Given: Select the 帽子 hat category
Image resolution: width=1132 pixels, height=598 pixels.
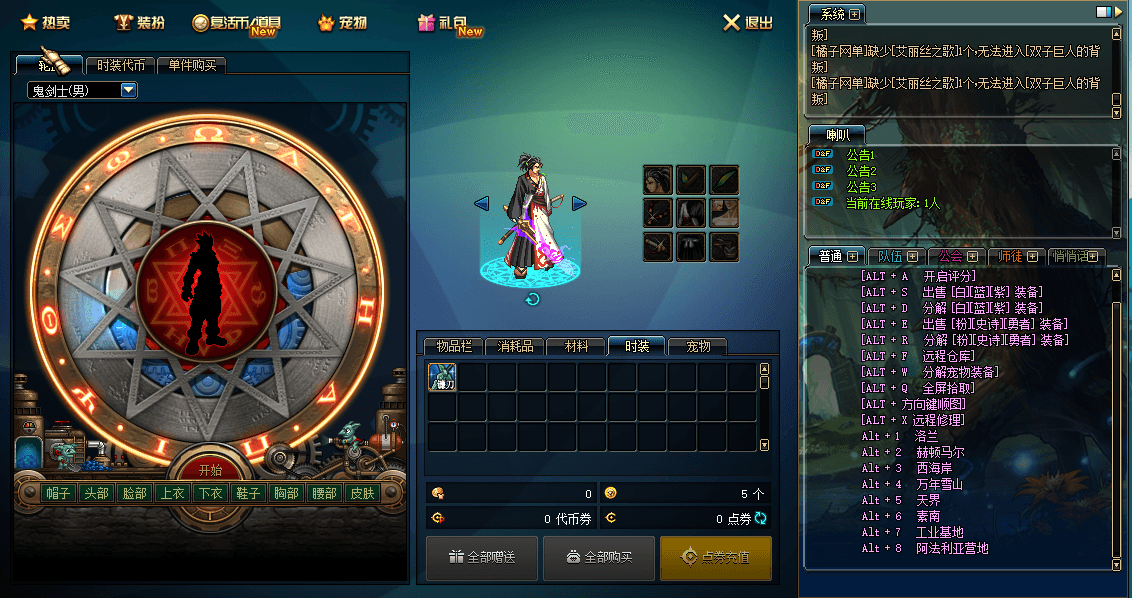Looking at the screenshot, I should point(59,493).
